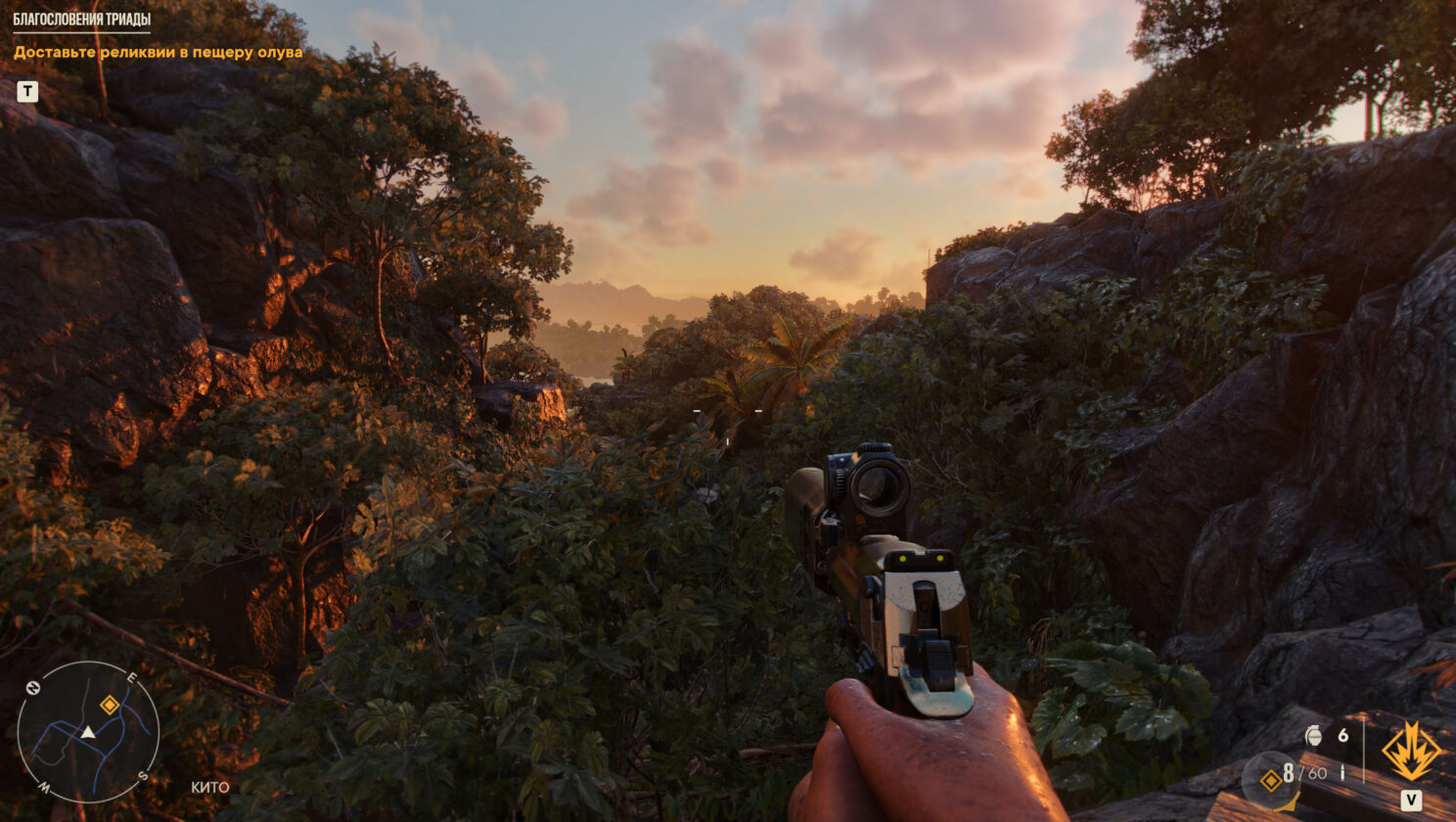1456x822 pixels.
Task: Select the bullet ammo type icon
Action: [x=1342, y=773]
